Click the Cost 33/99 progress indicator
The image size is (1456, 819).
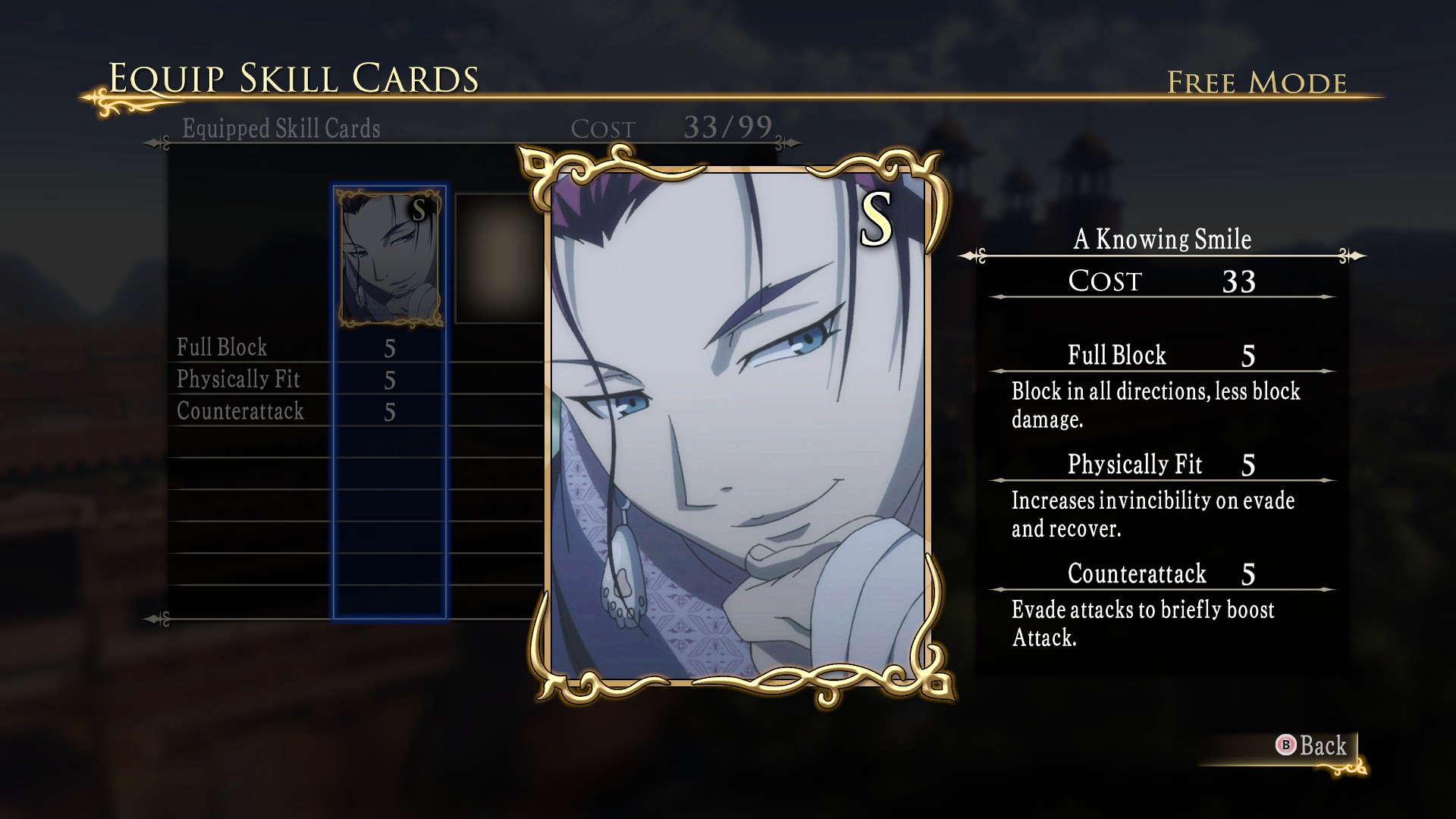click(x=674, y=127)
